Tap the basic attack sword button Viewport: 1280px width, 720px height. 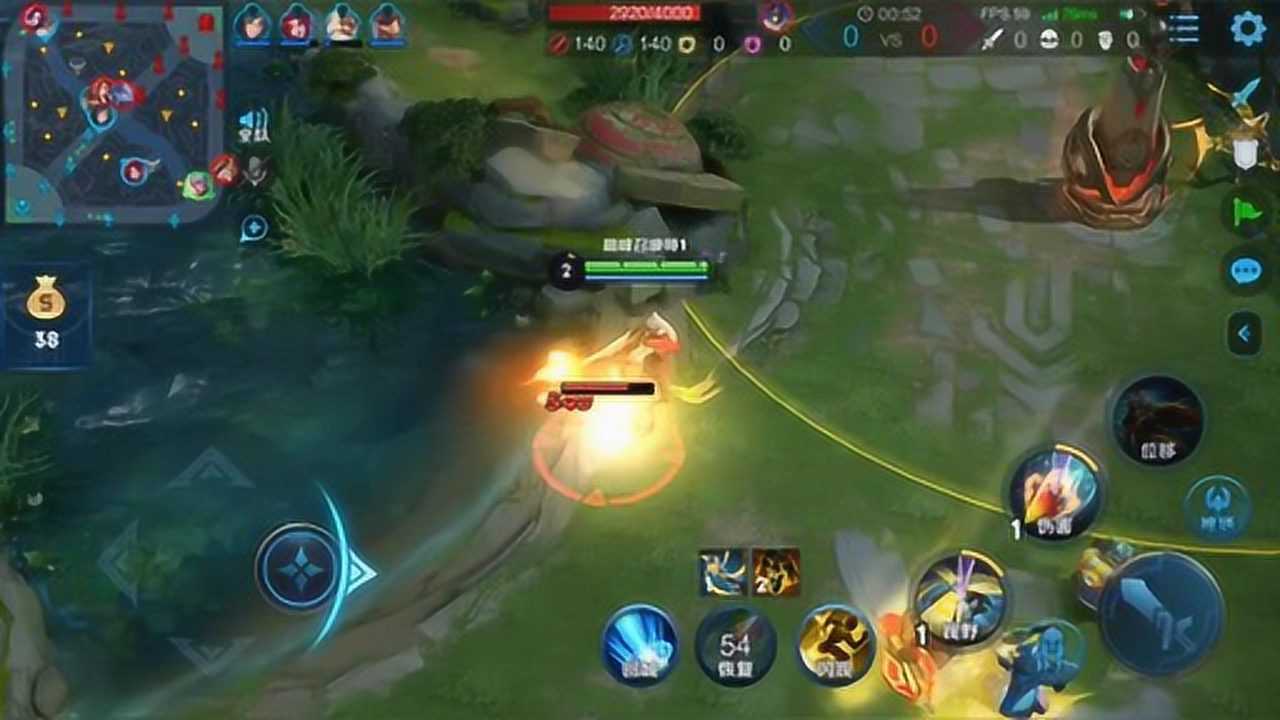coord(1160,611)
